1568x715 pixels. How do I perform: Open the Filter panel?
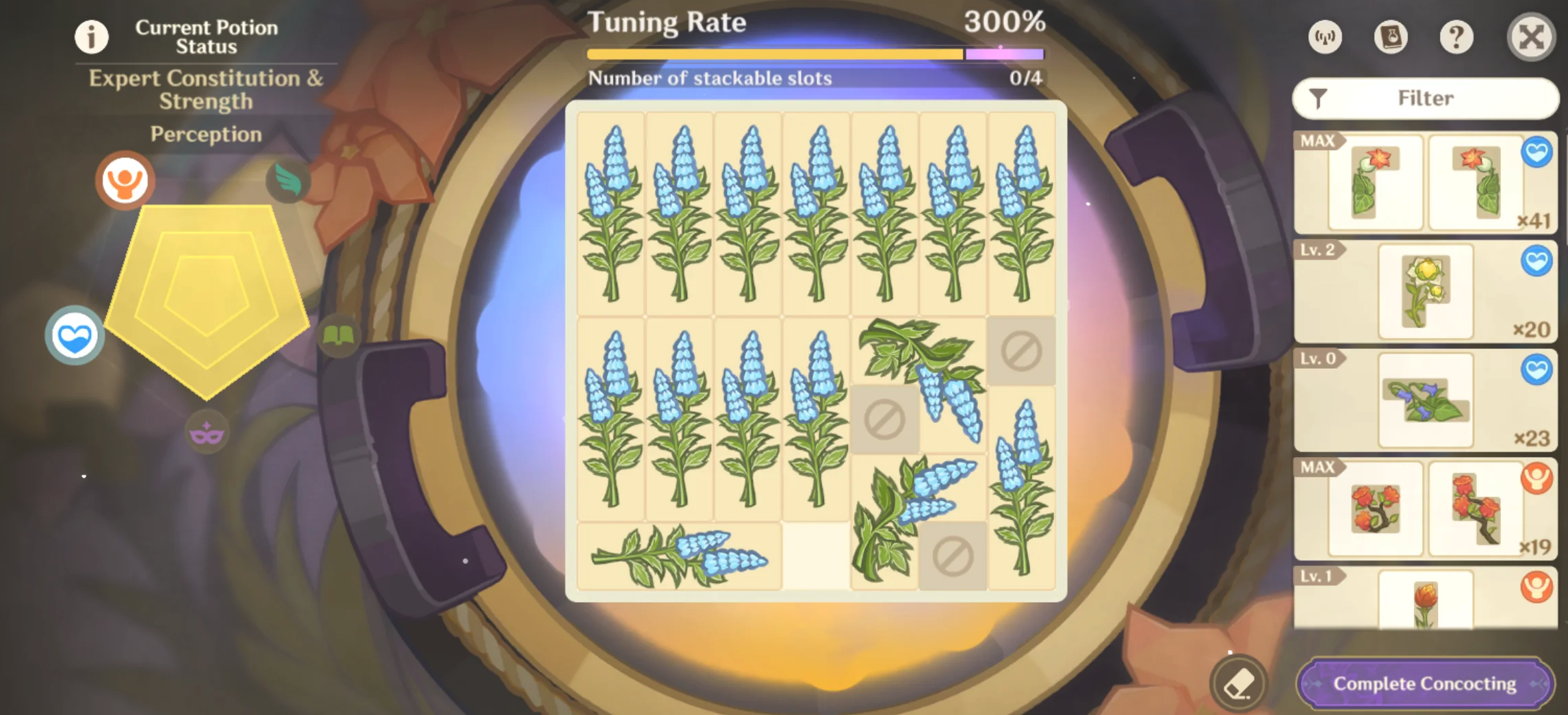coord(1425,98)
